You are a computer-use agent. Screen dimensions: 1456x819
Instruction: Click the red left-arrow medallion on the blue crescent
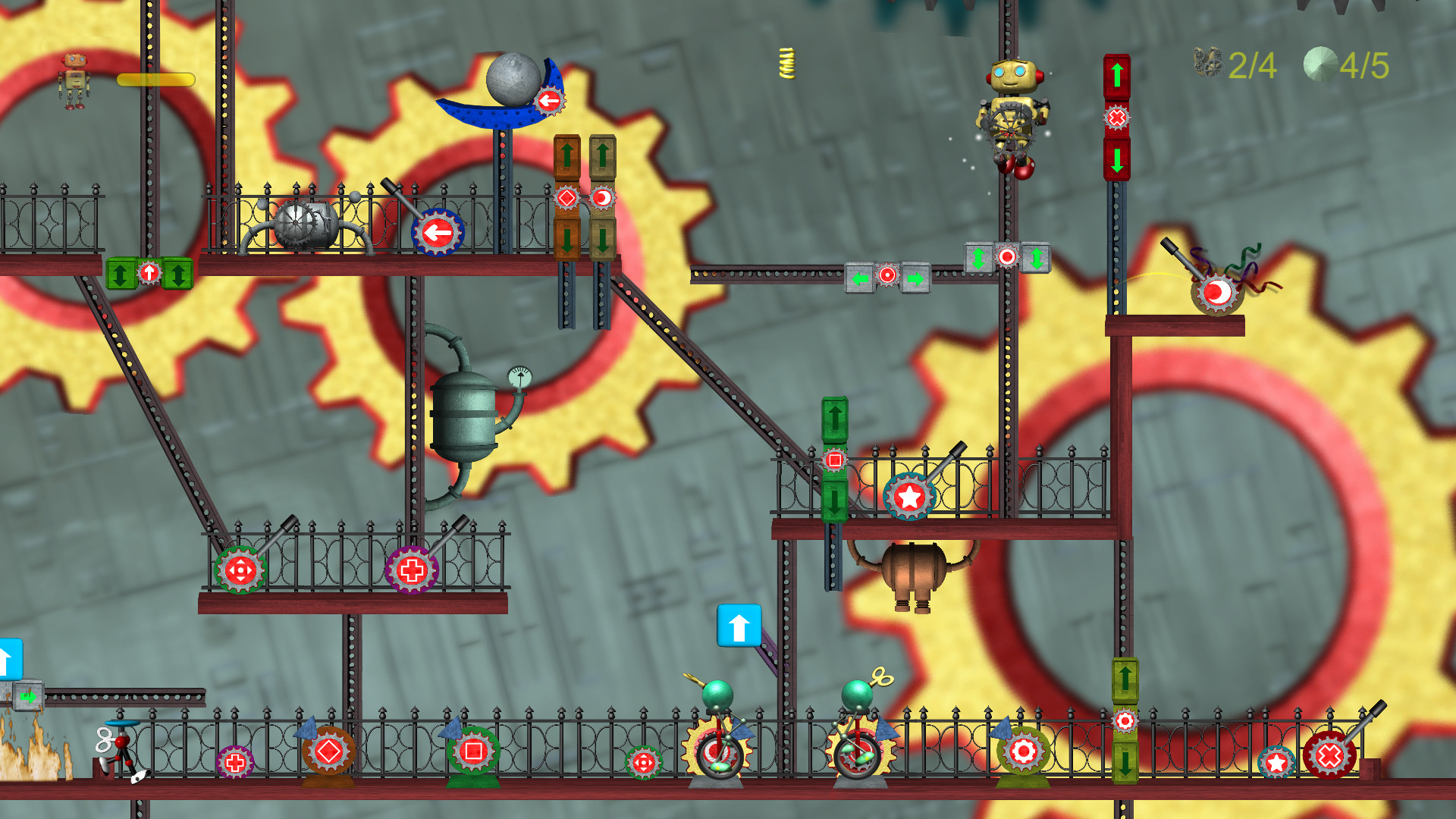[551, 99]
